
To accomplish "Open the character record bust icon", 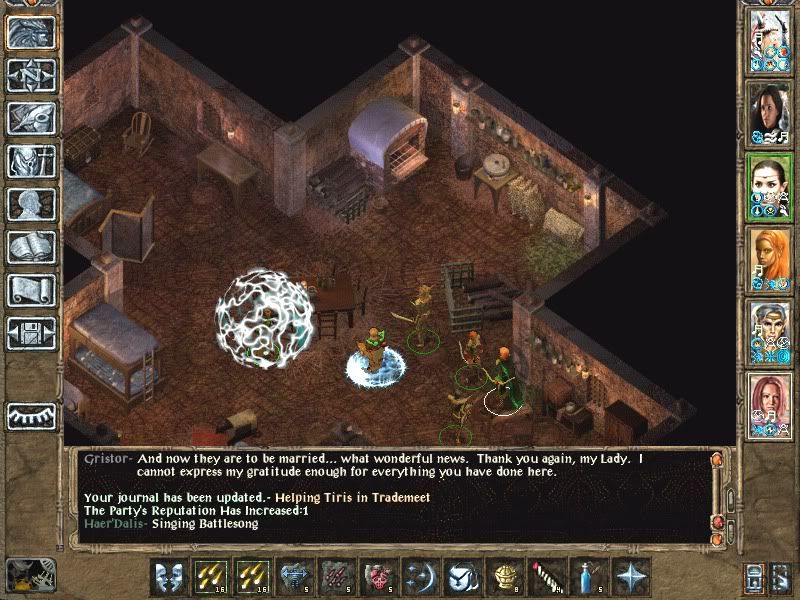I will click(31, 204).
